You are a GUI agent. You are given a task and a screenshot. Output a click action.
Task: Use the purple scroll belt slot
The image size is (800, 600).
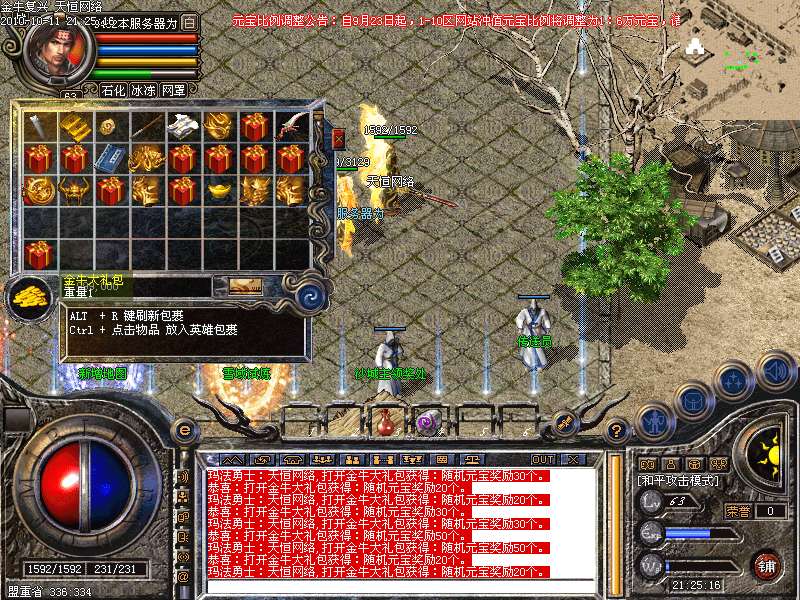click(429, 421)
